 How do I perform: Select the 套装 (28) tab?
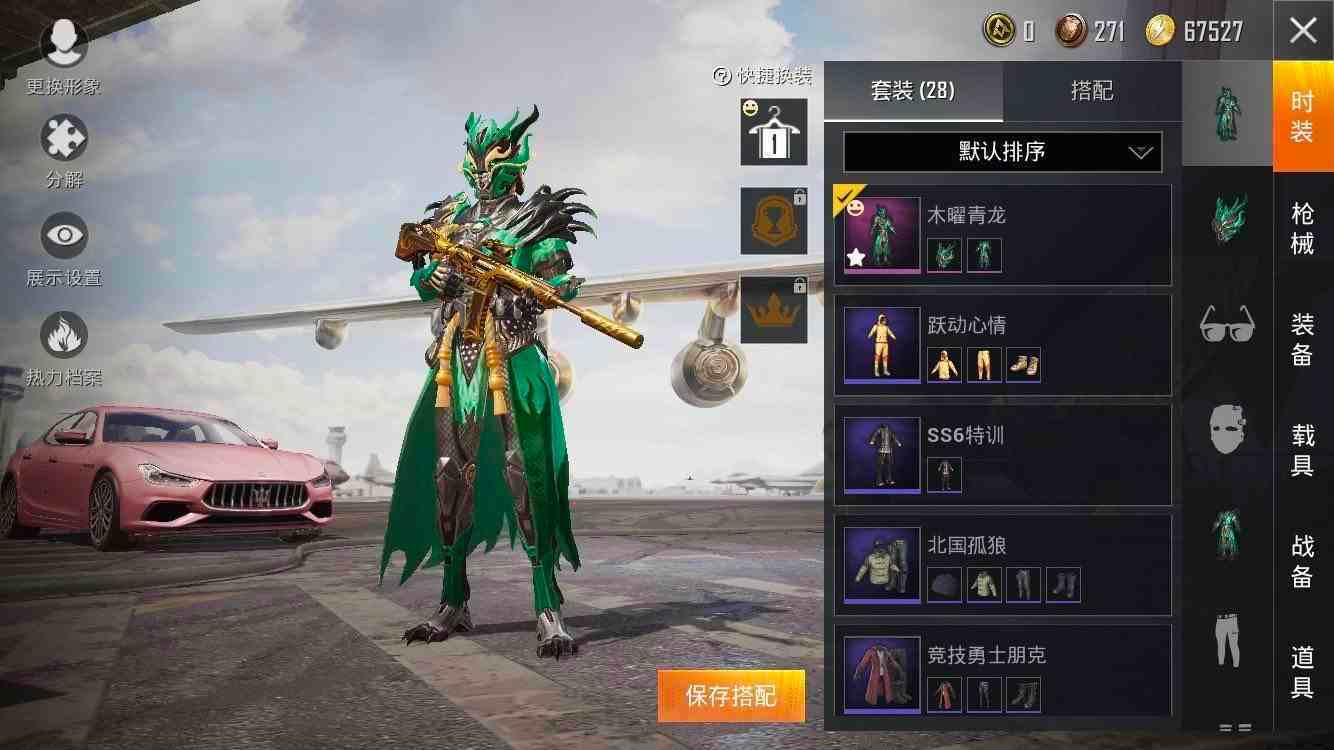click(x=912, y=91)
